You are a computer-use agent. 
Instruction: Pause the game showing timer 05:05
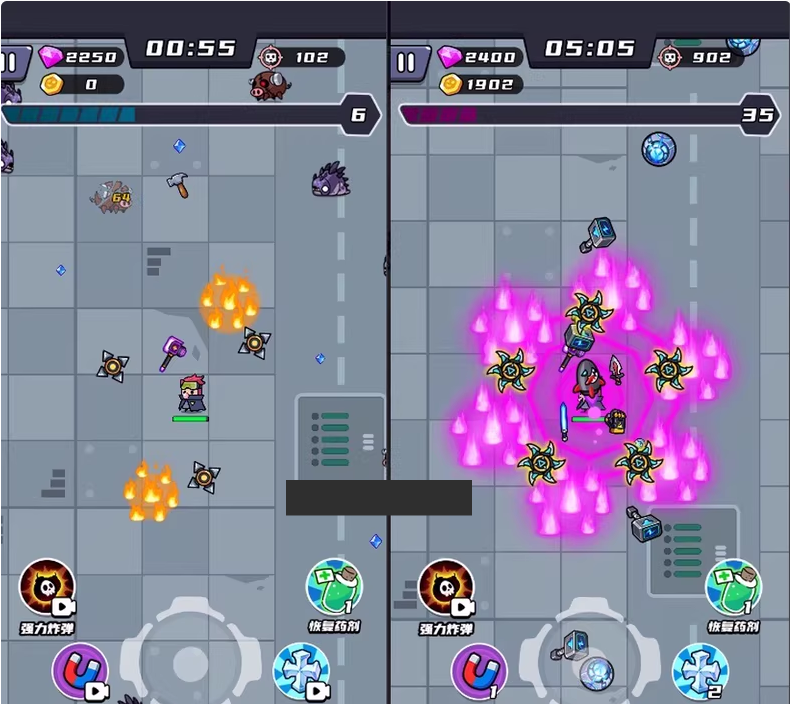pos(406,63)
